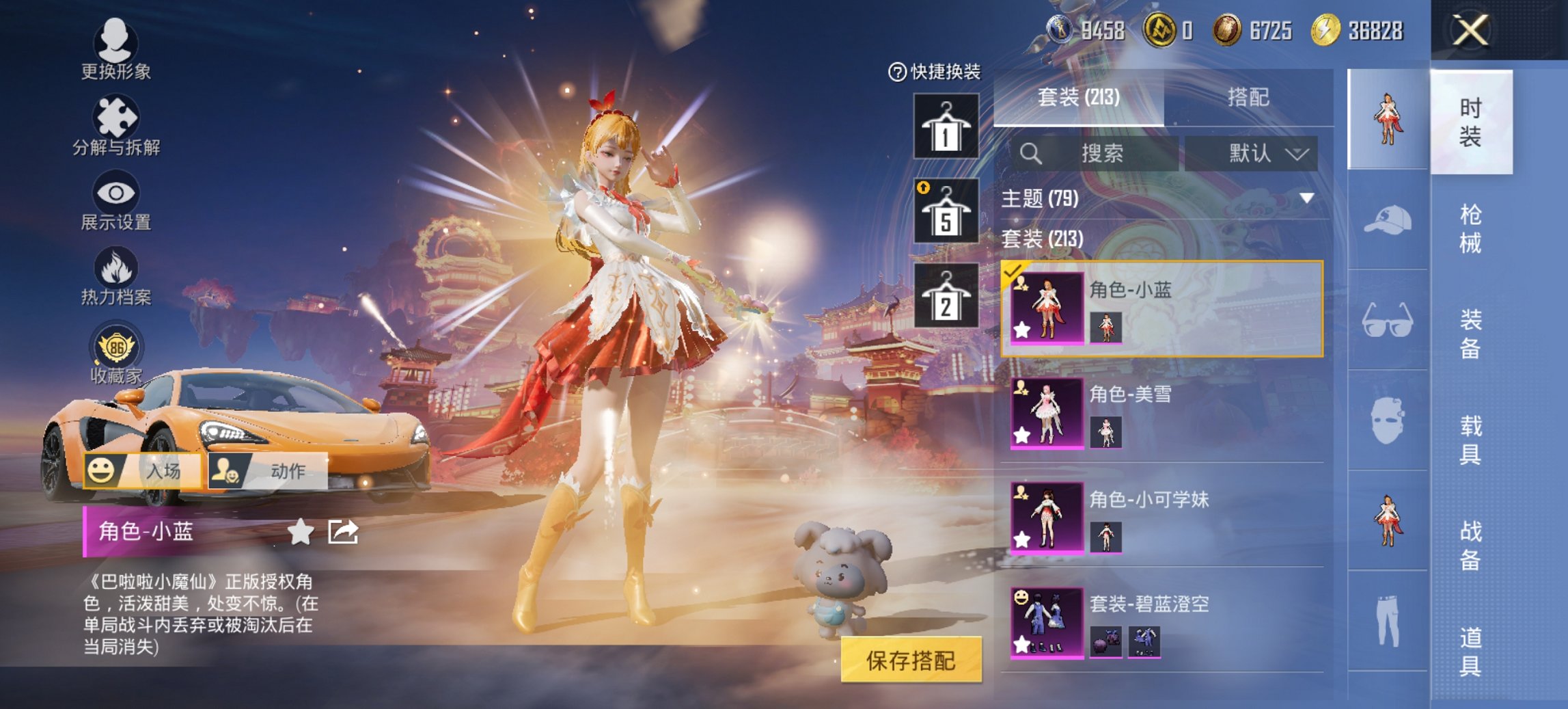Collapse the 主题 (79) section
Image resolution: width=1568 pixels, height=709 pixels.
point(1306,196)
